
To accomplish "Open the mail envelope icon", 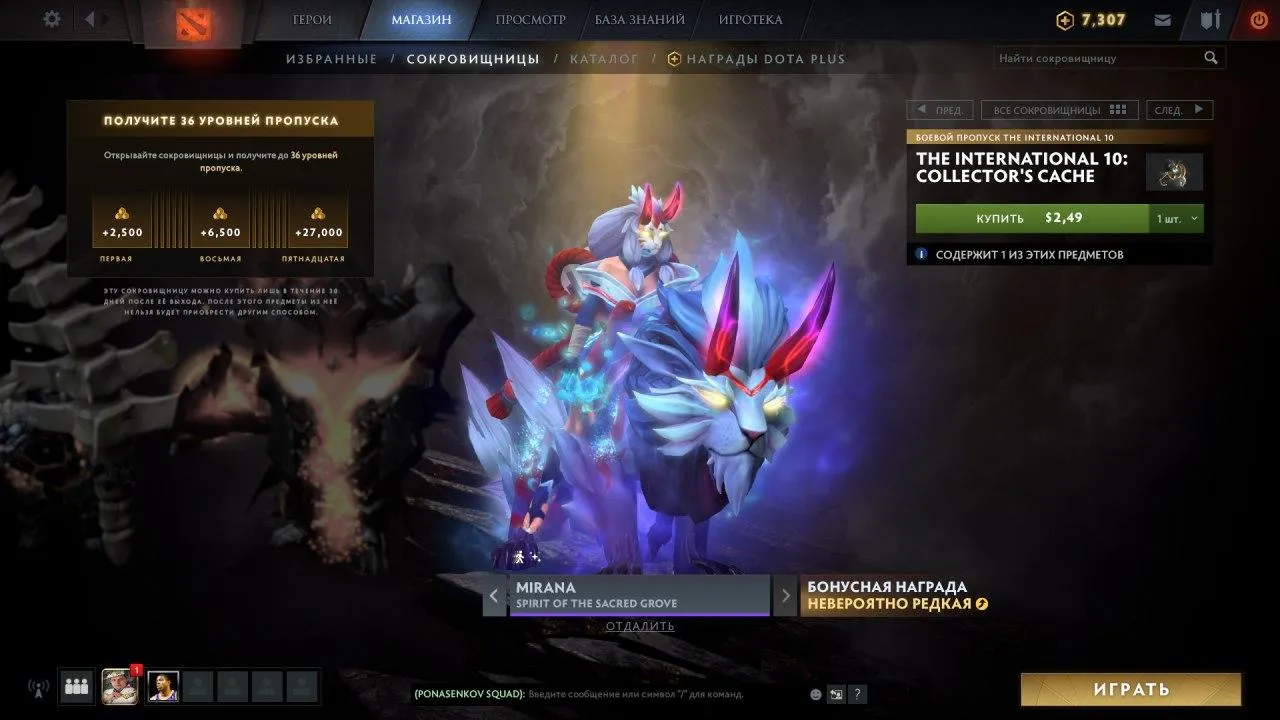I will tap(1162, 20).
